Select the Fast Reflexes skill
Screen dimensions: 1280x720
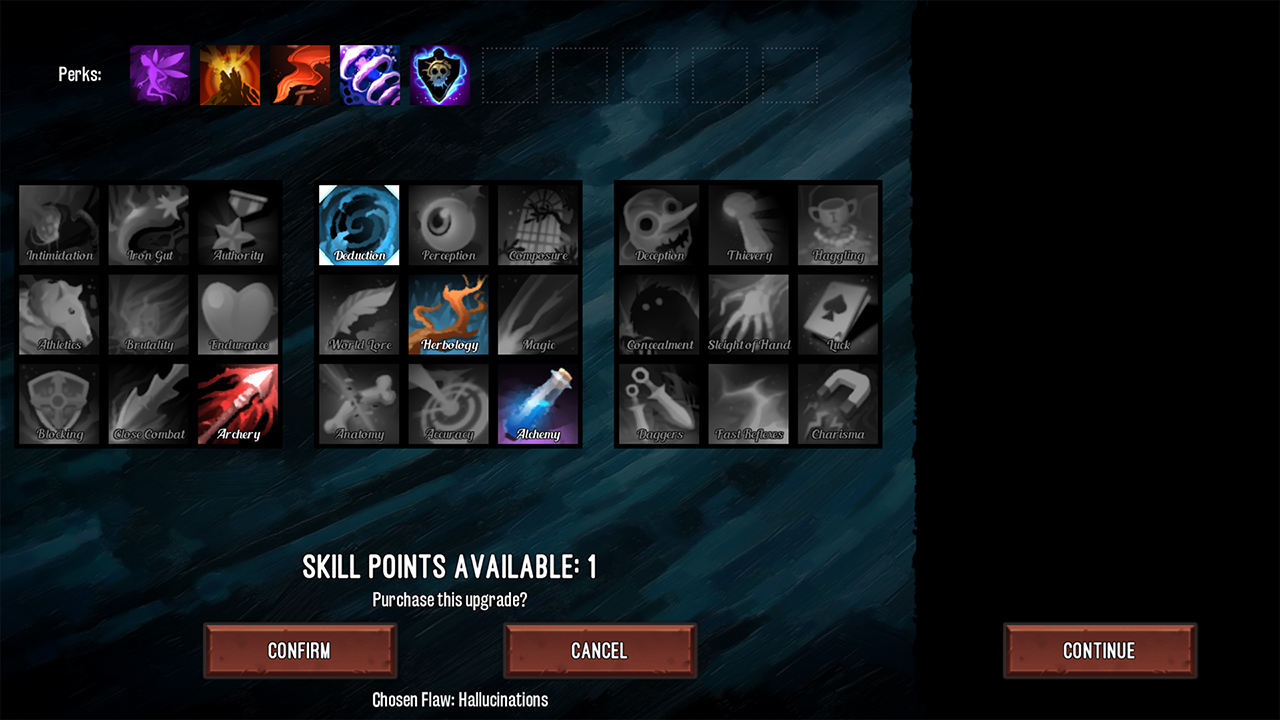[x=748, y=404]
